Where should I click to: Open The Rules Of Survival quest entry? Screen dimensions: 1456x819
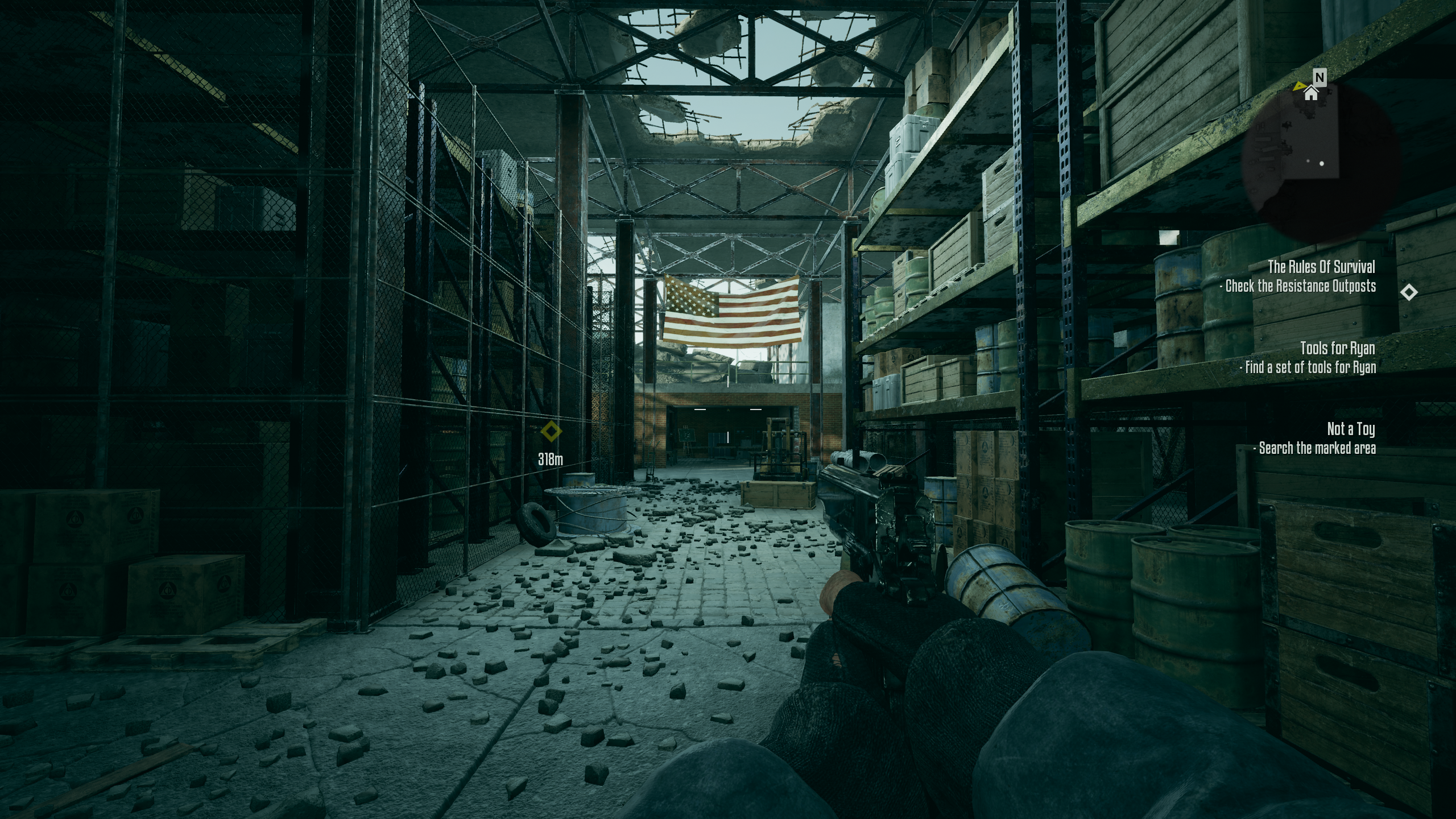(x=1321, y=267)
